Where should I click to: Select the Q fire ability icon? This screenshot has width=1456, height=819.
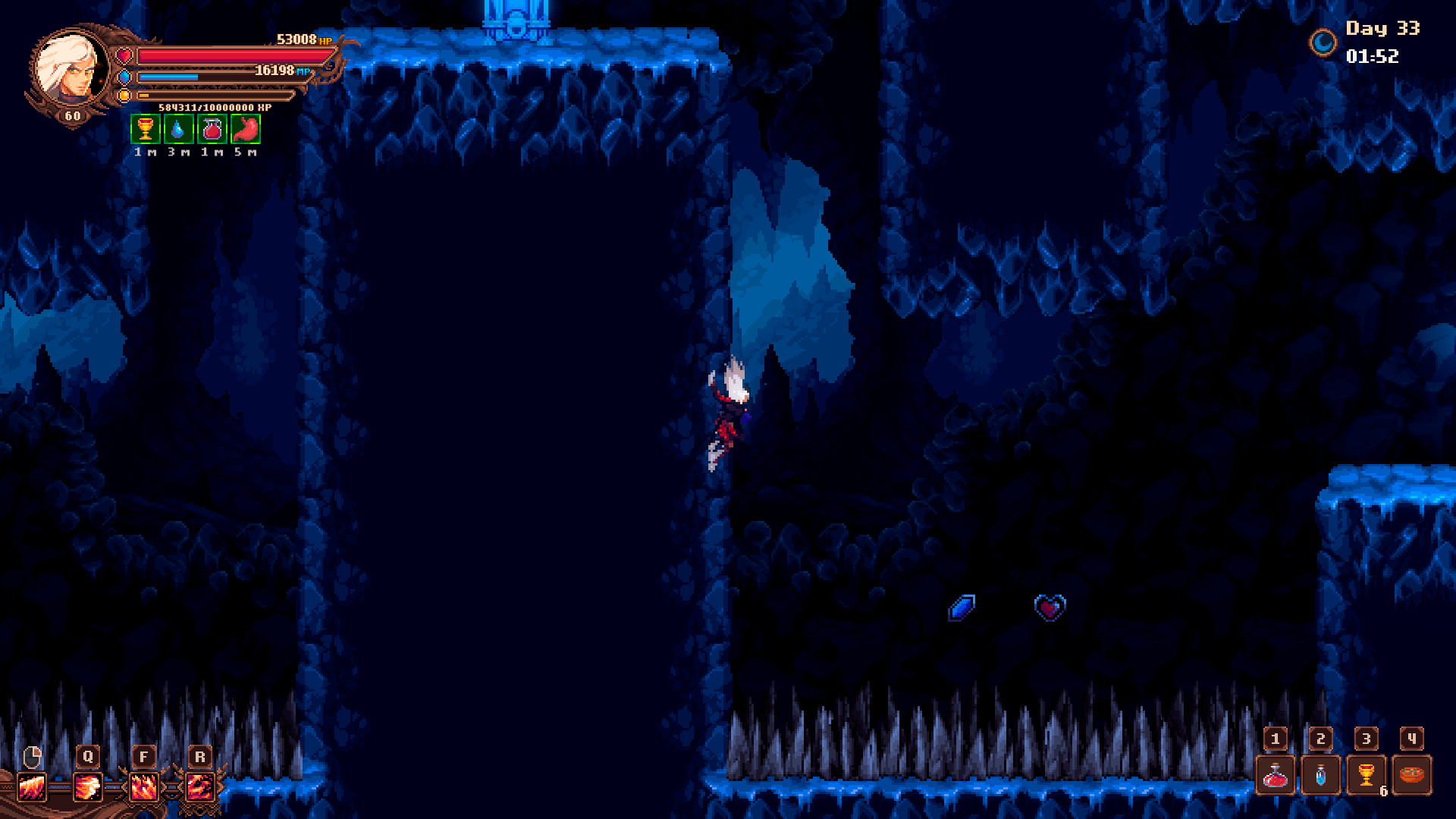[88, 785]
